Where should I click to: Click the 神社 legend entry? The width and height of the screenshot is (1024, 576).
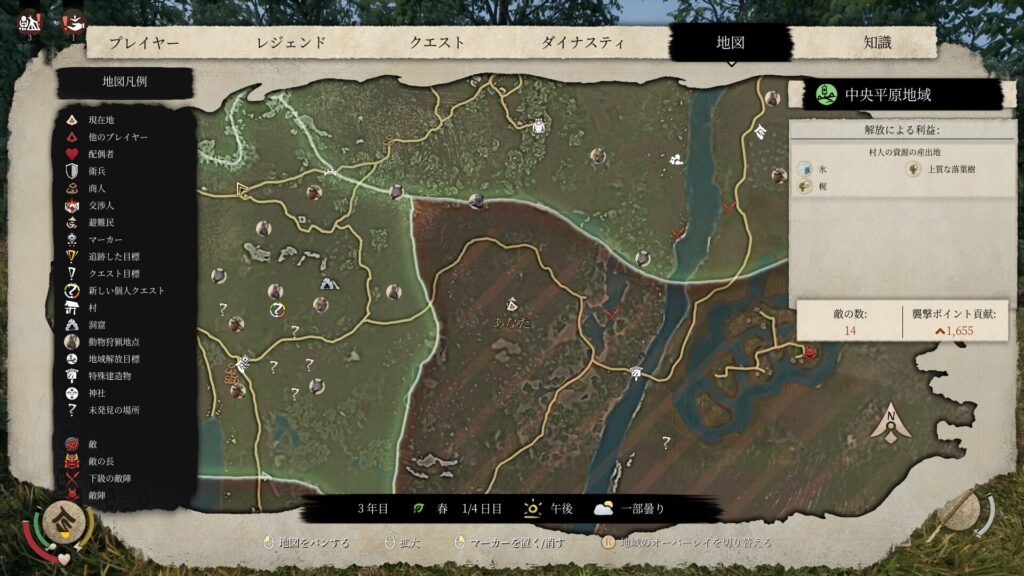tap(96, 393)
